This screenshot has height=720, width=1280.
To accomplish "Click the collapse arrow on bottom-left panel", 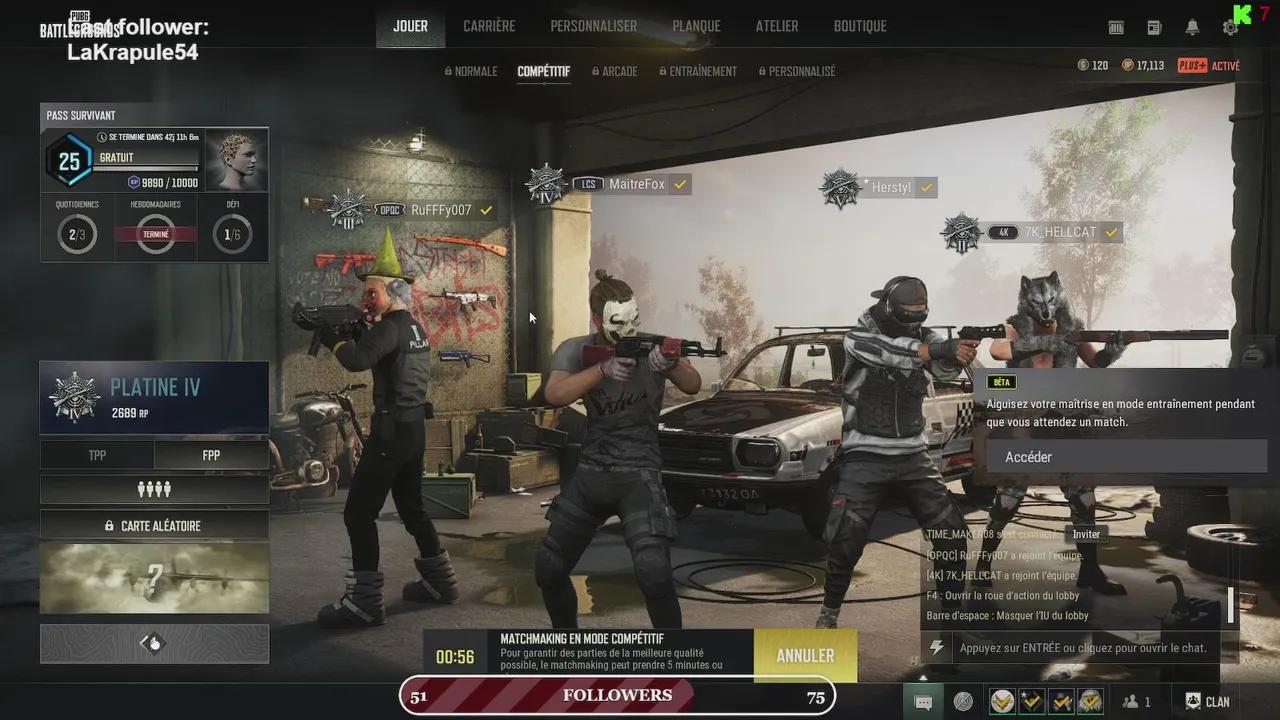I will (x=154, y=643).
